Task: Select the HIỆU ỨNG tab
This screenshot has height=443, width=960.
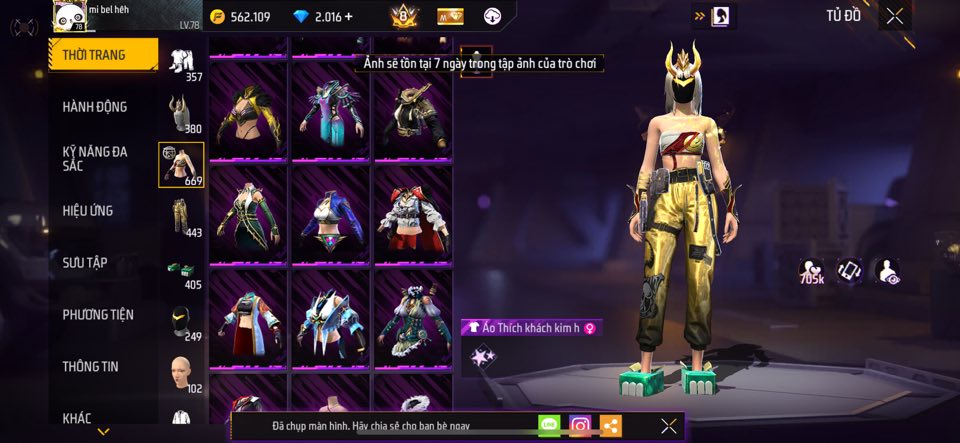Action: point(88,211)
